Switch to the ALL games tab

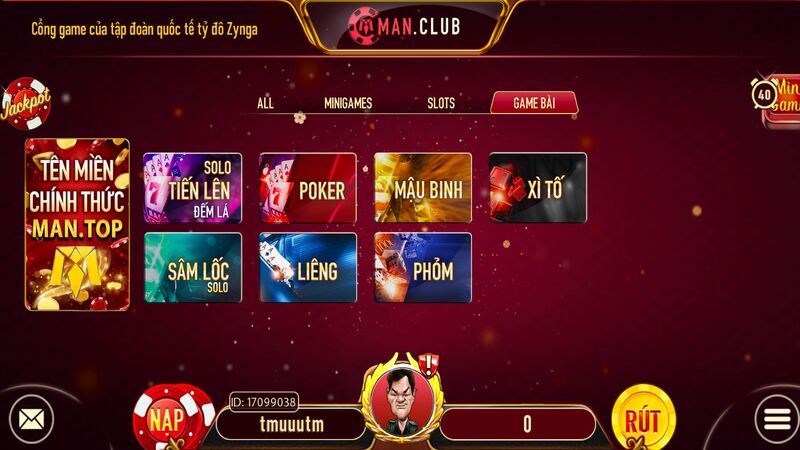click(265, 103)
